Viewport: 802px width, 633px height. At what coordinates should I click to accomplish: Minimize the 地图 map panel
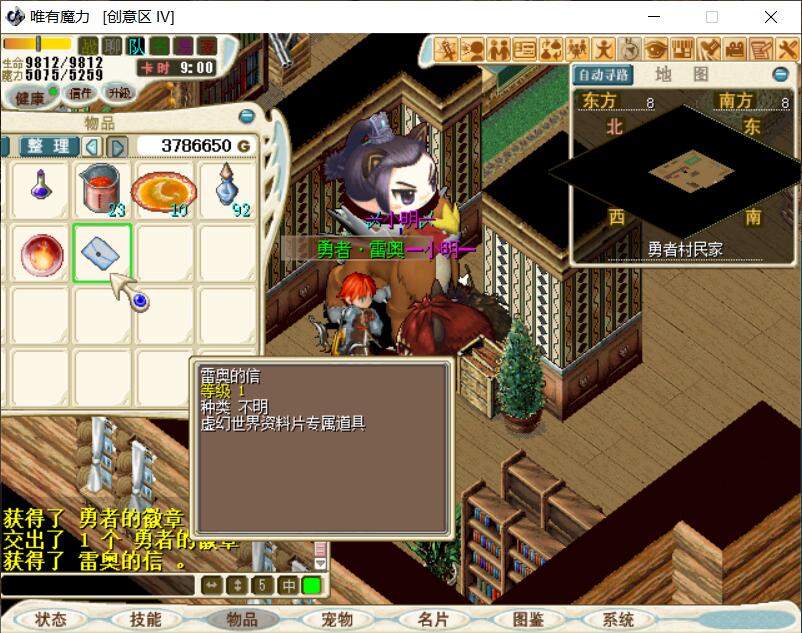[x=780, y=75]
